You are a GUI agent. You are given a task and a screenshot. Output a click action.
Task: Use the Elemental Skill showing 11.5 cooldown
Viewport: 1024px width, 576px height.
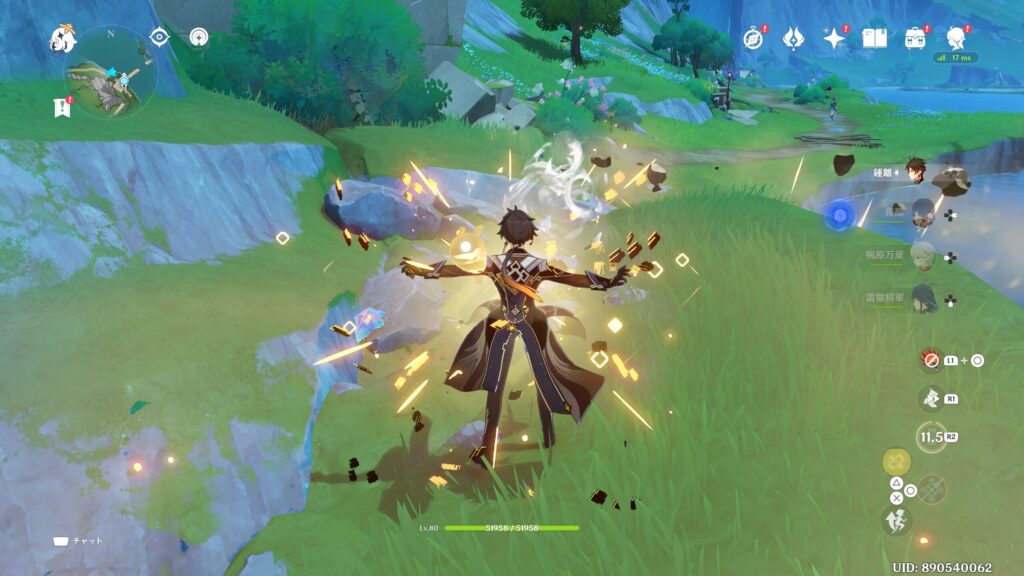tap(931, 435)
